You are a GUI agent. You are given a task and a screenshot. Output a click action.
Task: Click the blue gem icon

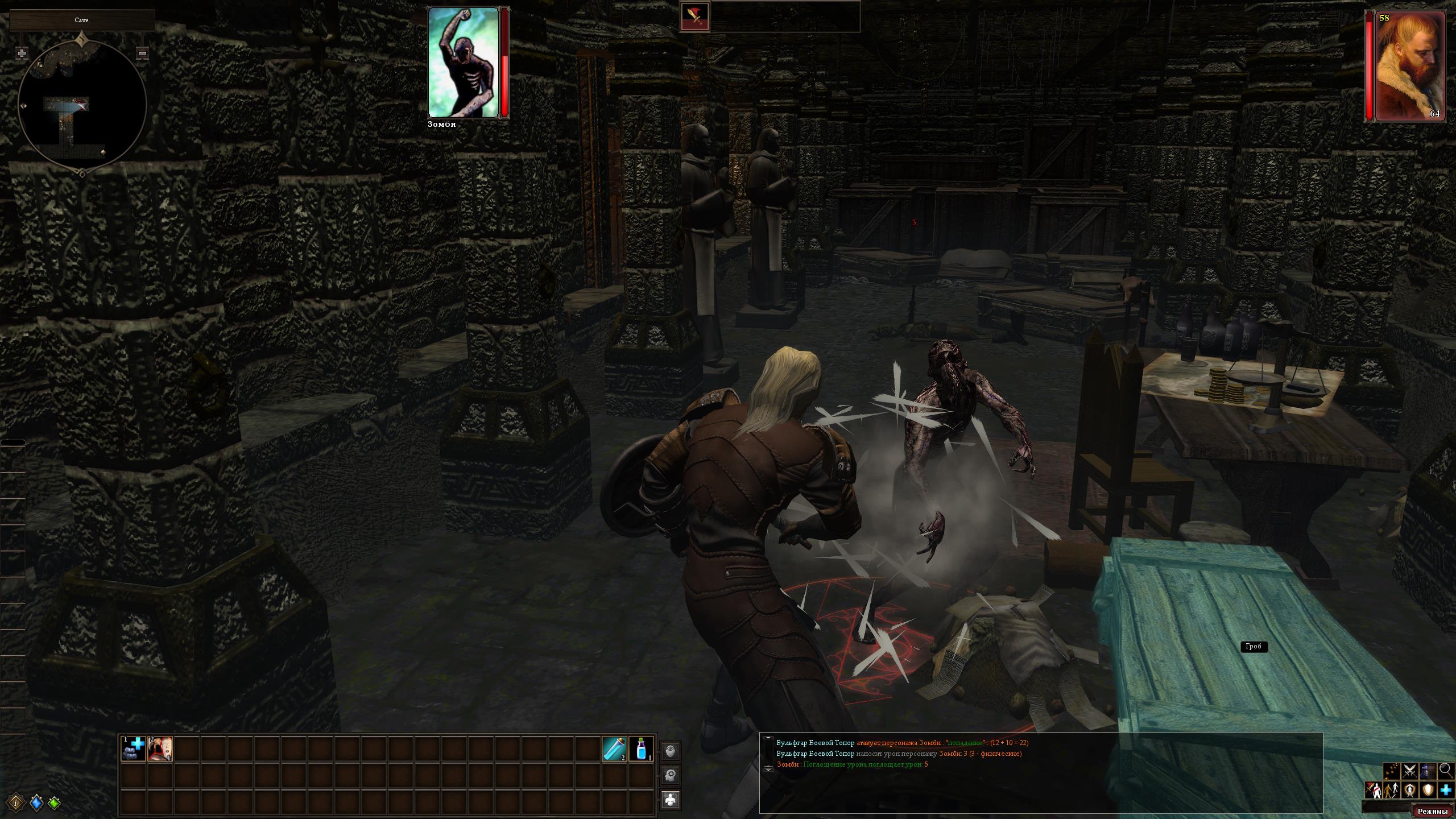[36, 803]
